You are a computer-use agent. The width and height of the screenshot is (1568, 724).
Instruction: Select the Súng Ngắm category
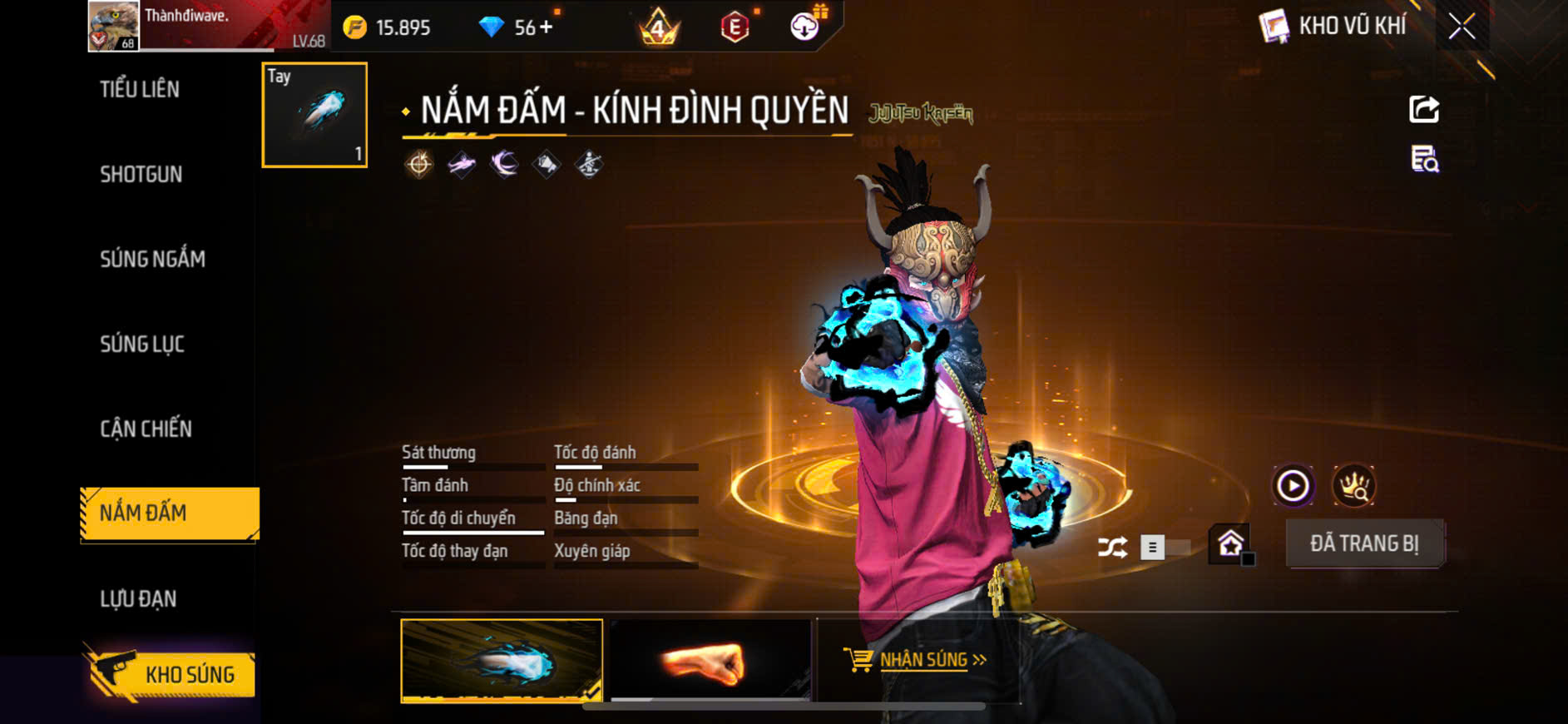point(152,260)
